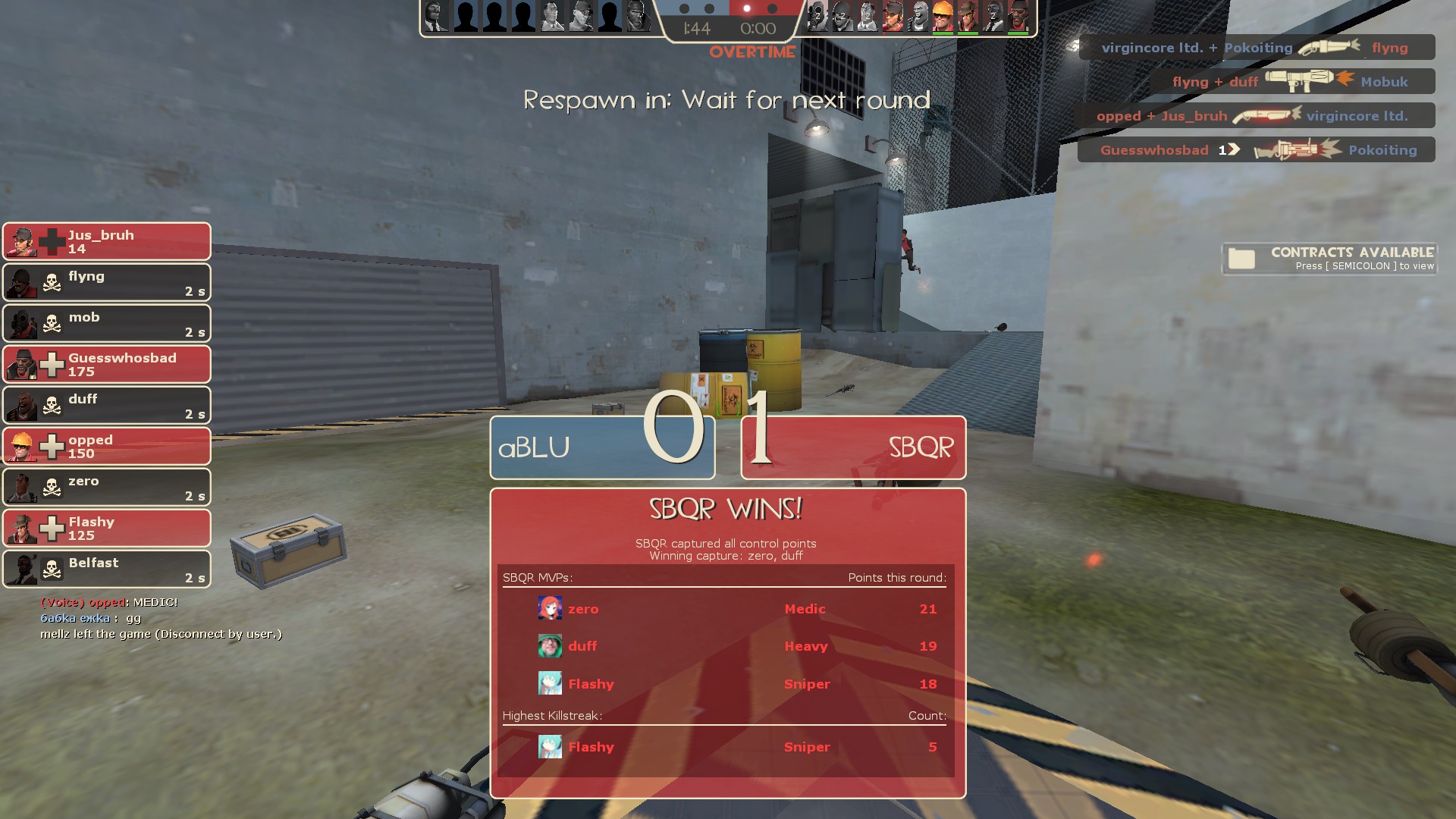Click Belfast's row in the team list

(107, 570)
